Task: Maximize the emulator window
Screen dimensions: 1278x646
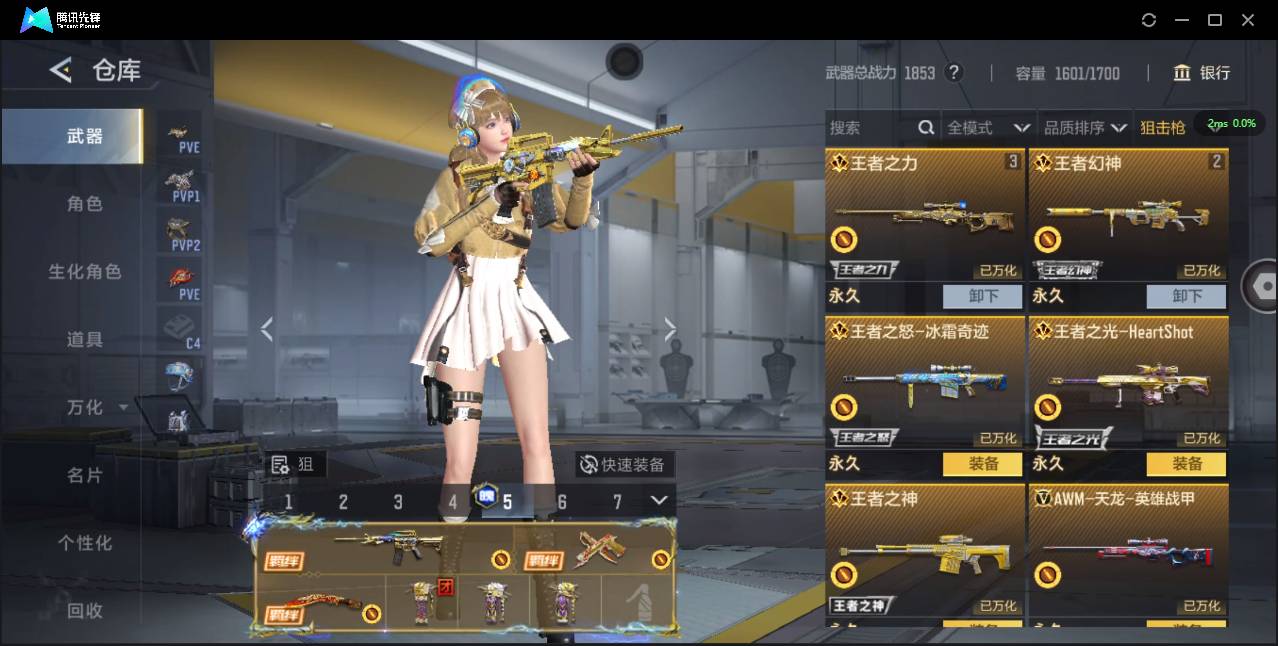Action: pyautogui.click(x=1215, y=20)
